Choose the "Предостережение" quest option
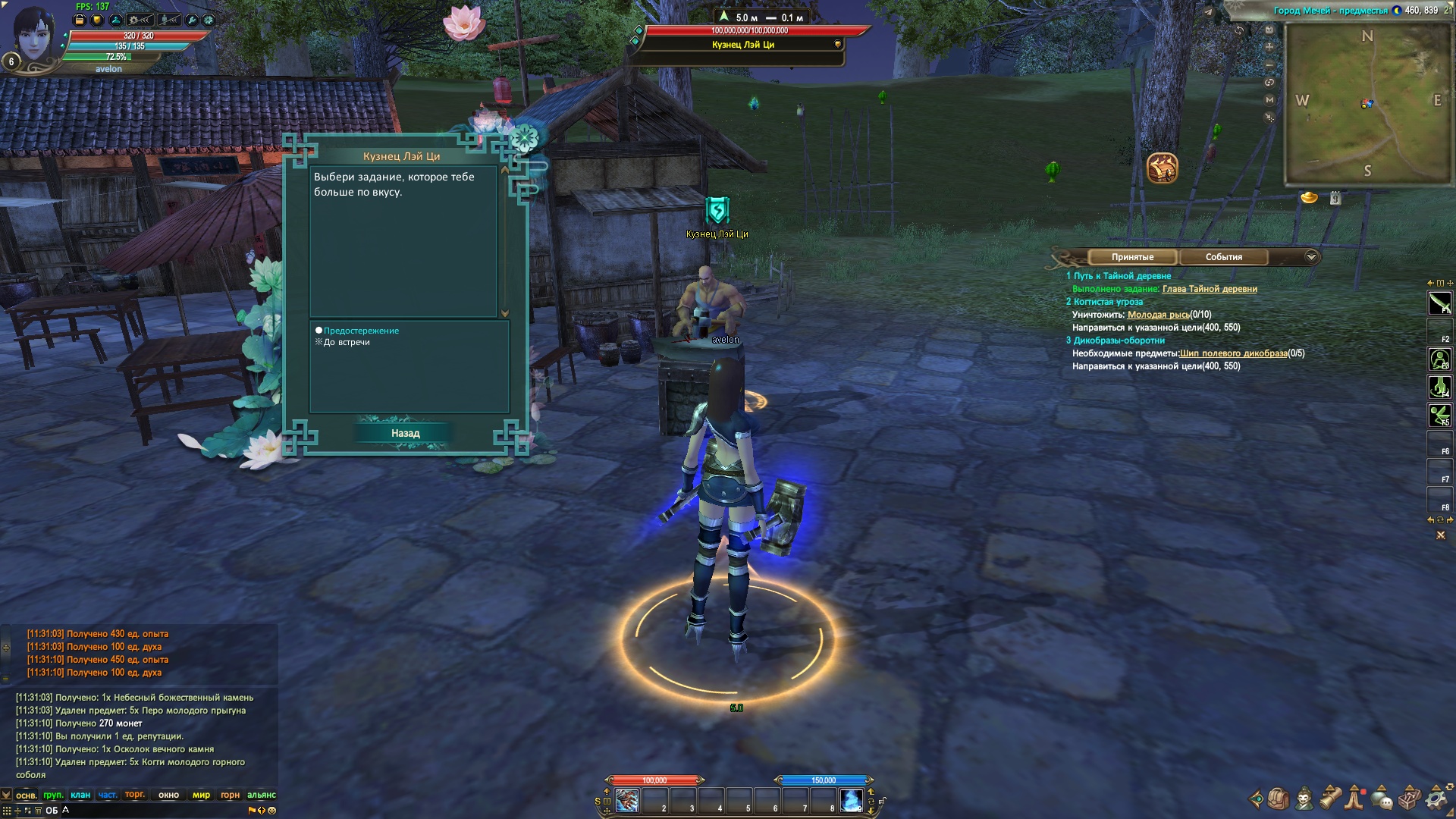1456x819 pixels. pyautogui.click(x=361, y=331)
